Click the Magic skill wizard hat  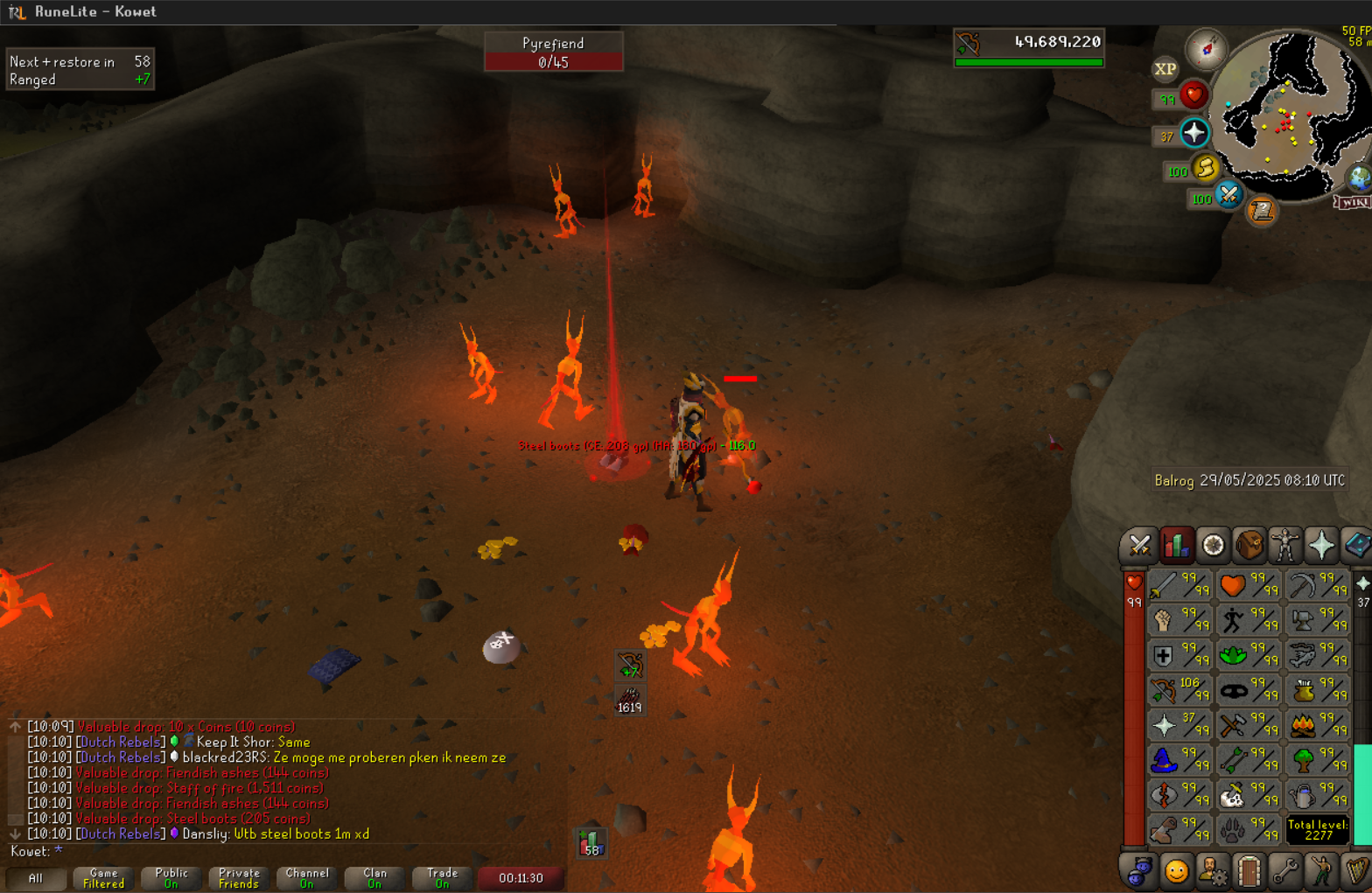(x=1179, y=760)
